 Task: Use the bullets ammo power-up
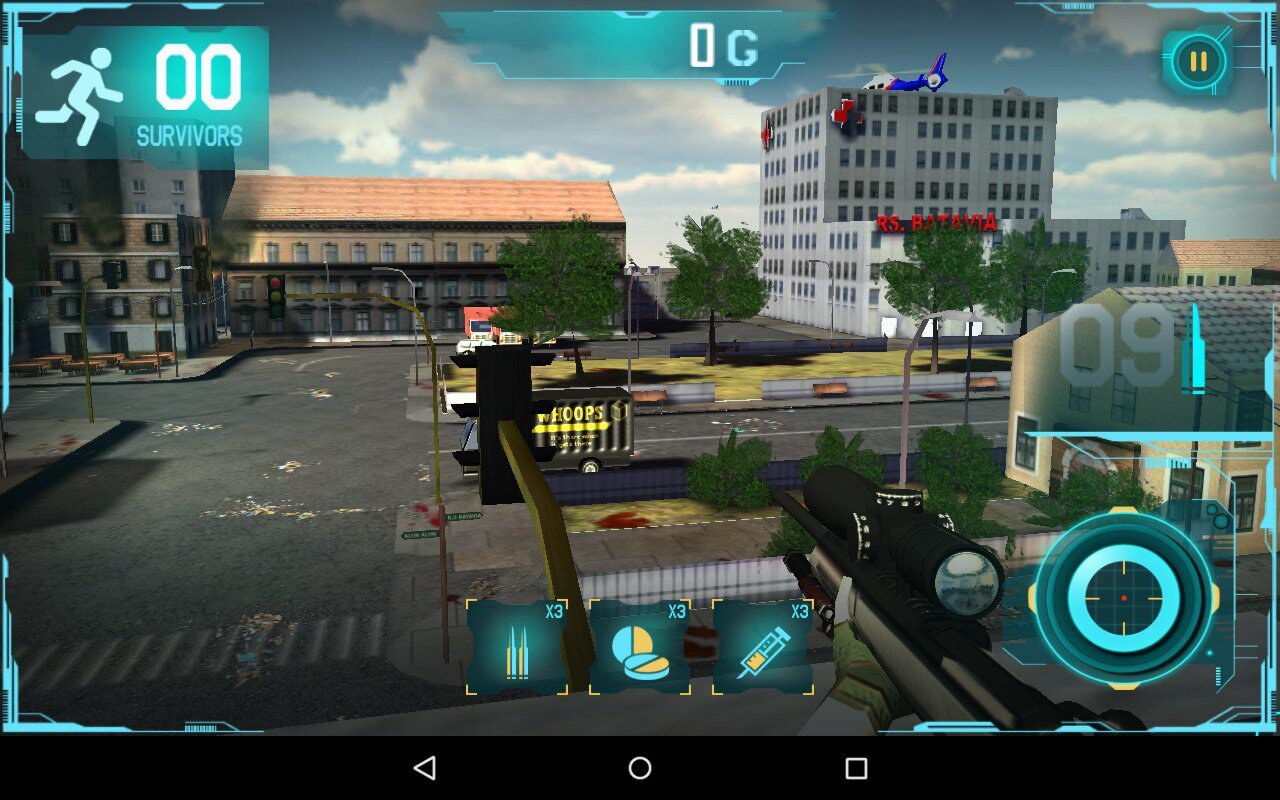click(517, 647)
